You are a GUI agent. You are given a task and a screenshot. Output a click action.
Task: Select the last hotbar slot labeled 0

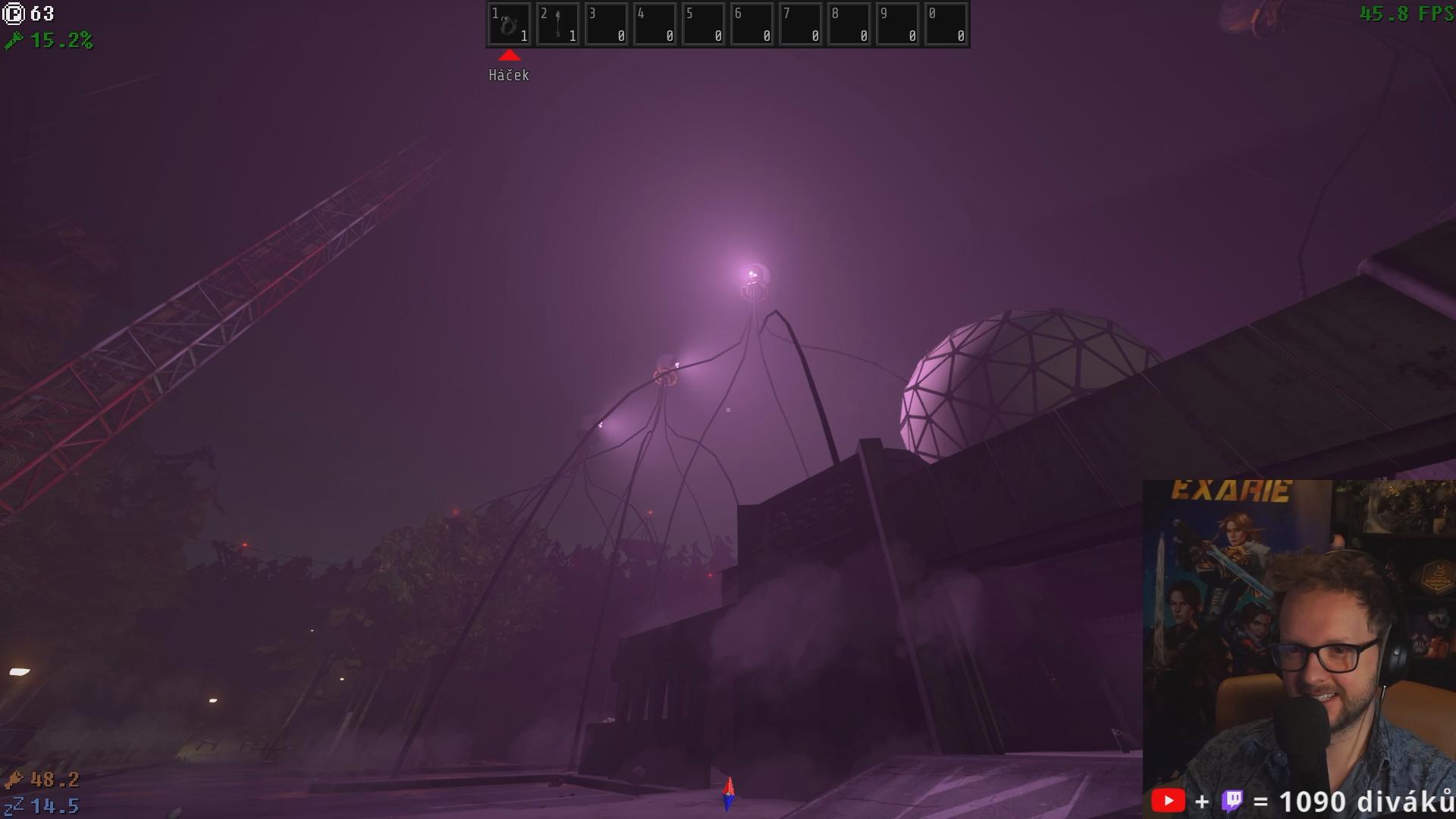pyautogui.click(x=946, y=25)
